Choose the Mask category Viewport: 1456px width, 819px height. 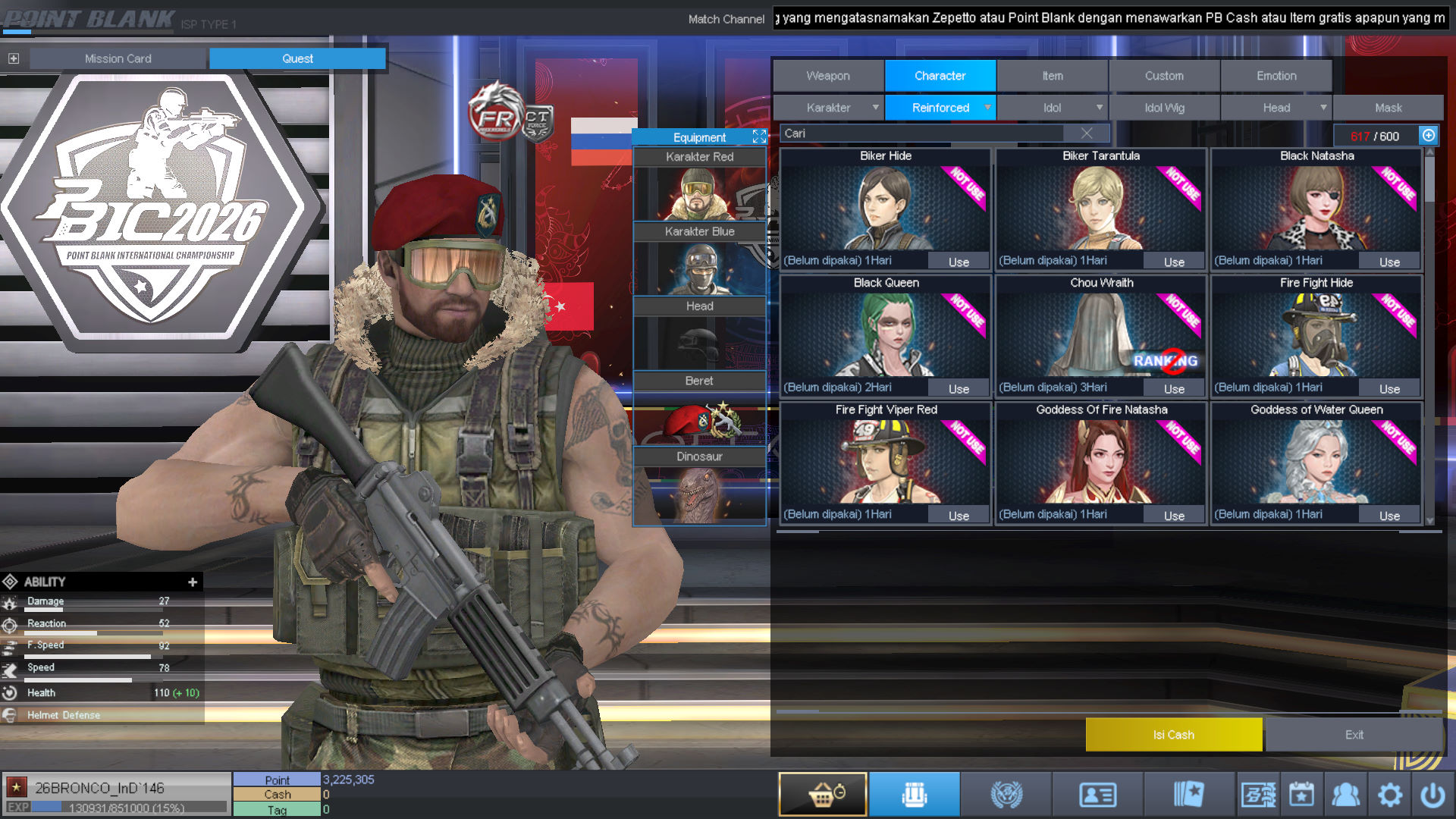pyautogui.click(x=1388, y=108)
